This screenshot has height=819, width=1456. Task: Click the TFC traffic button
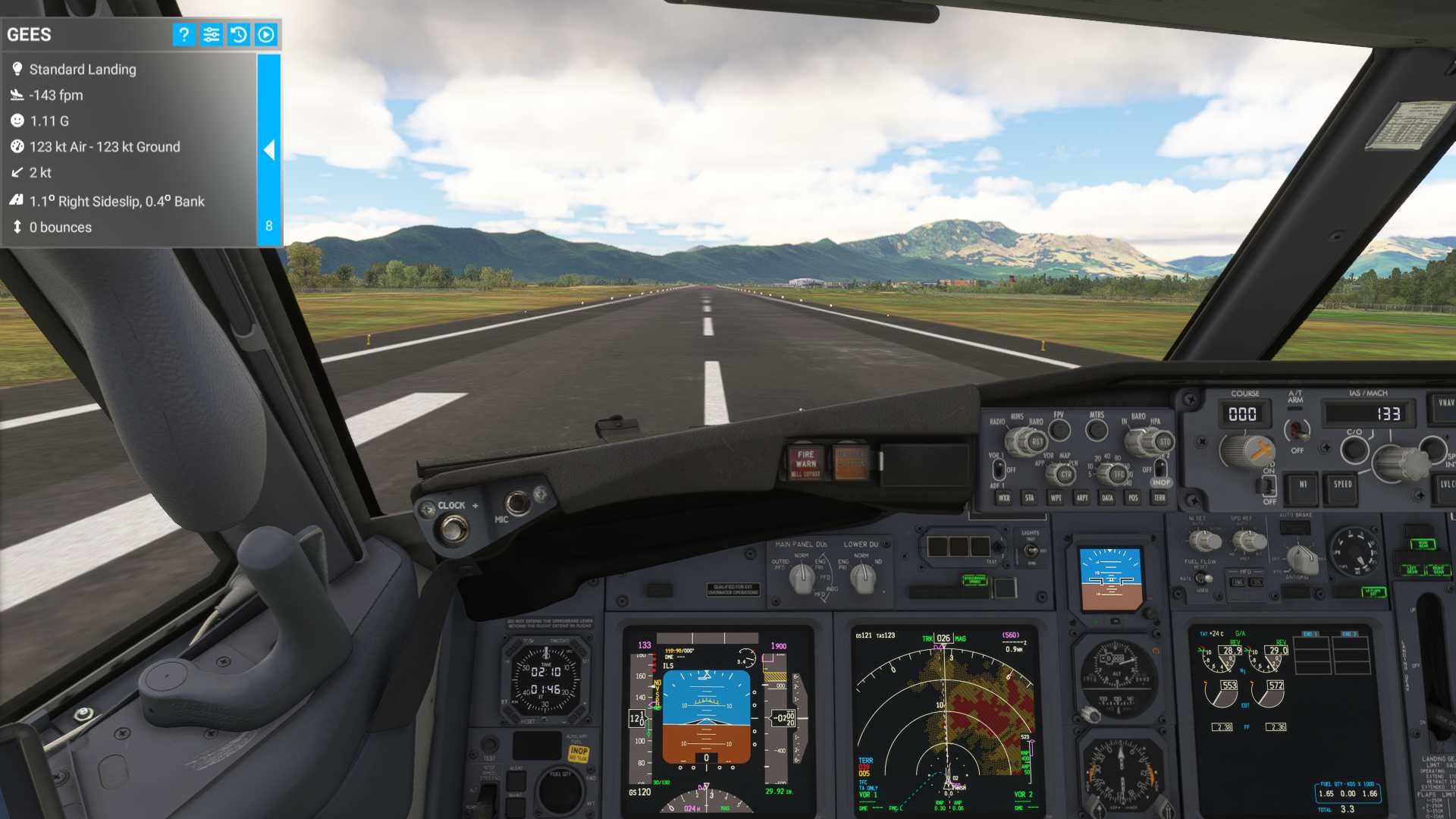1119,475
